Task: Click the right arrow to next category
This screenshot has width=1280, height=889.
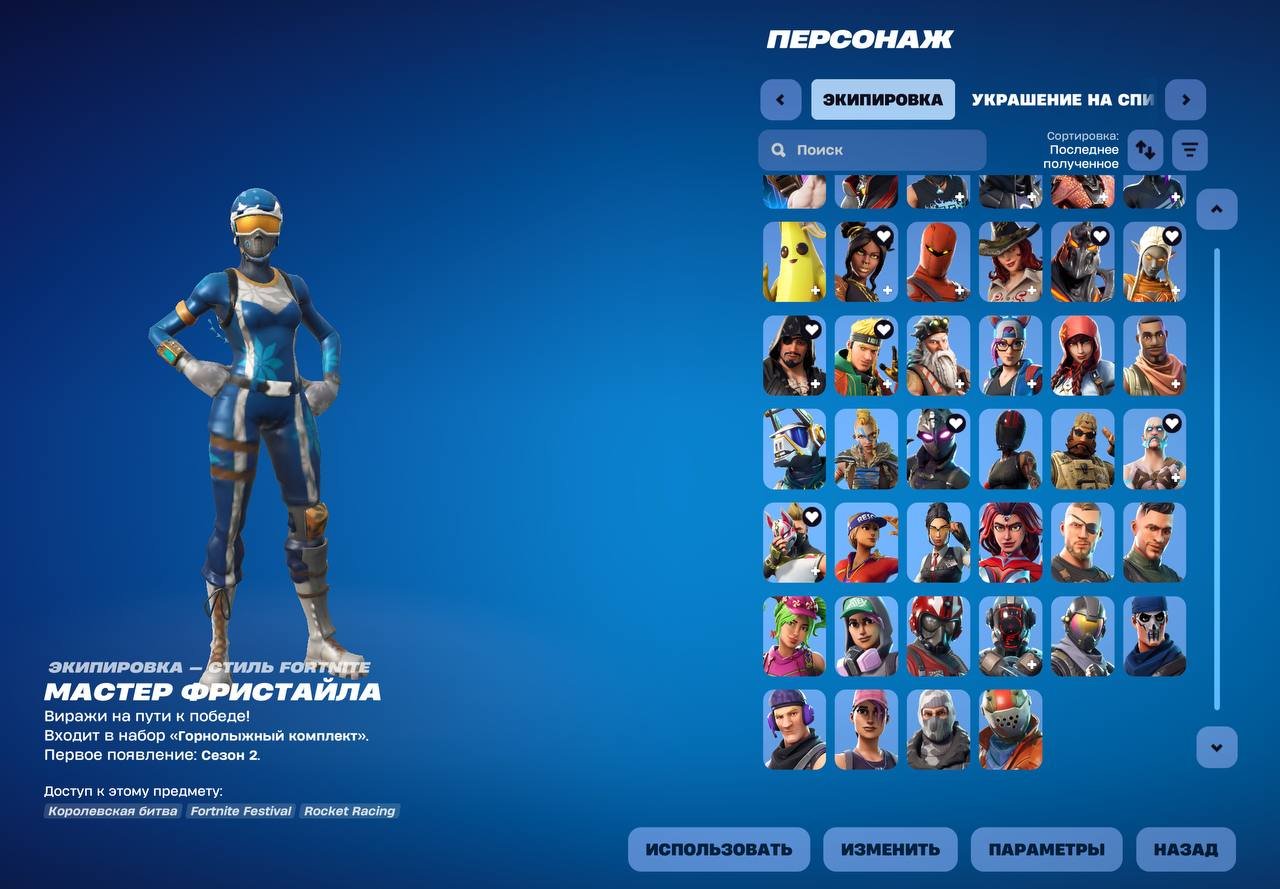Action: [1186, 99]
